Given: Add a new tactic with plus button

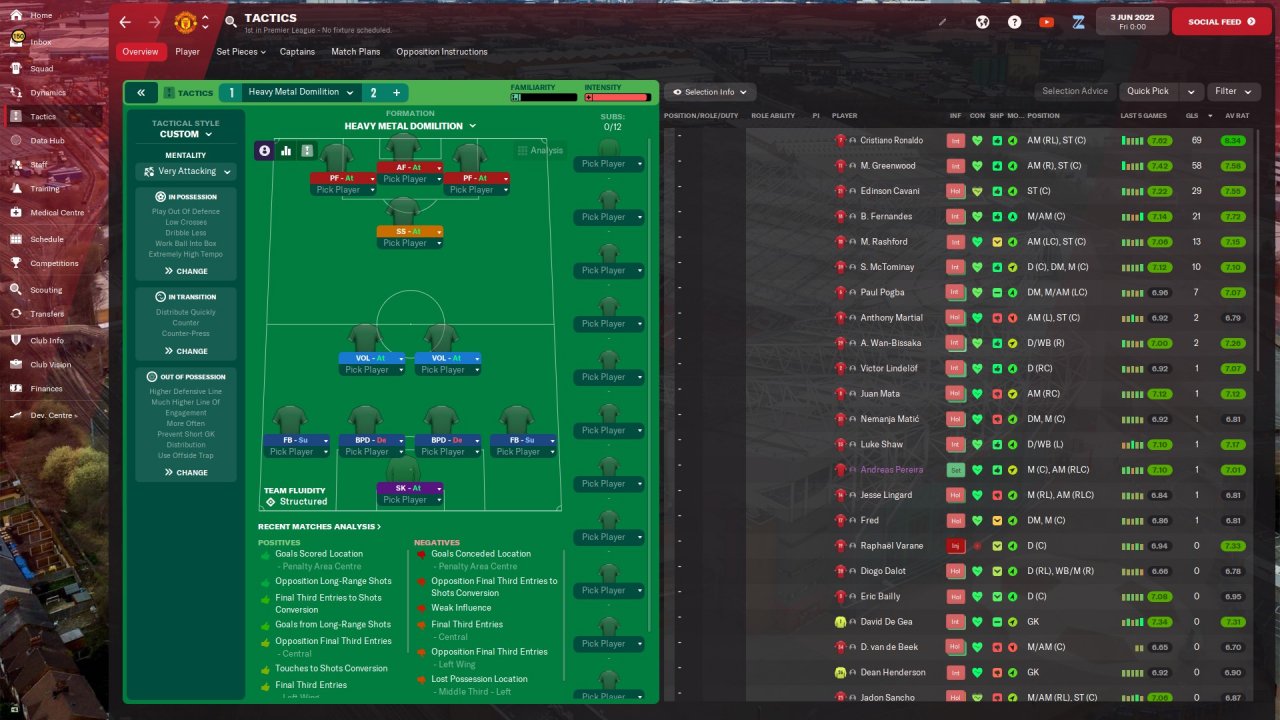Looking at the screenshot, I should point(397,93).
